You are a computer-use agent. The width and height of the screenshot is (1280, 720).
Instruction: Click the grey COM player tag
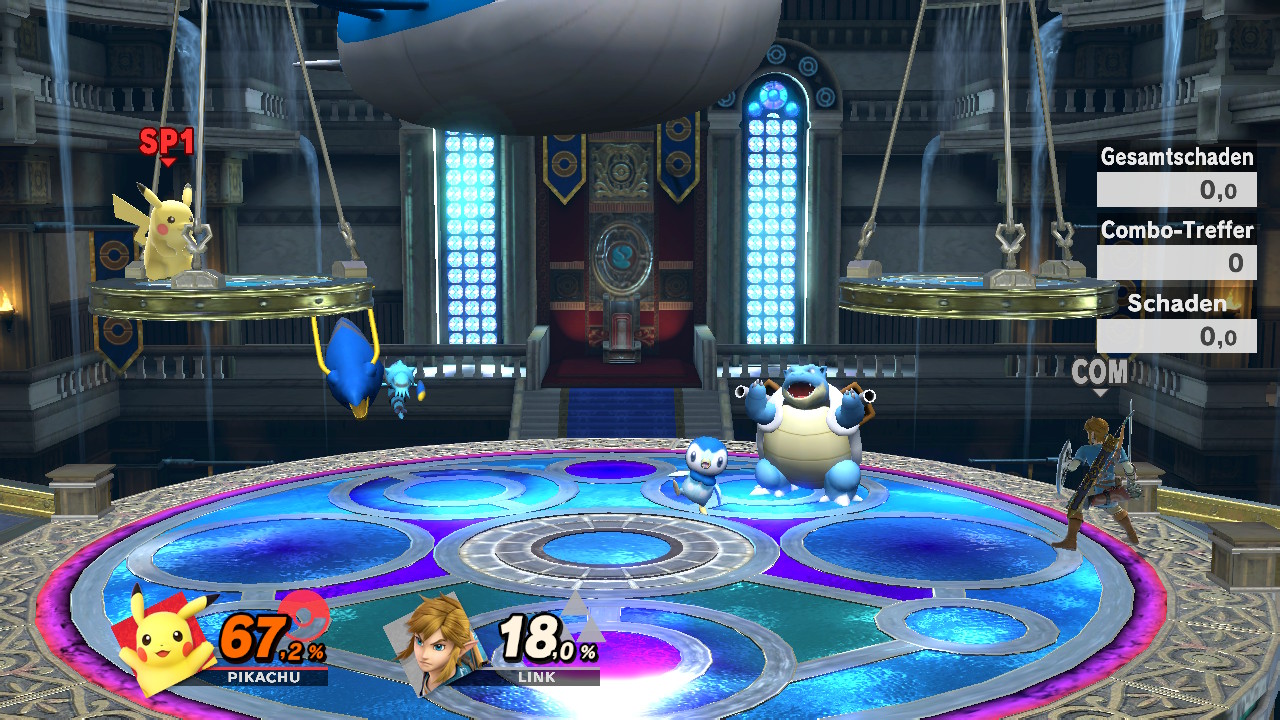coord(1100,373)
